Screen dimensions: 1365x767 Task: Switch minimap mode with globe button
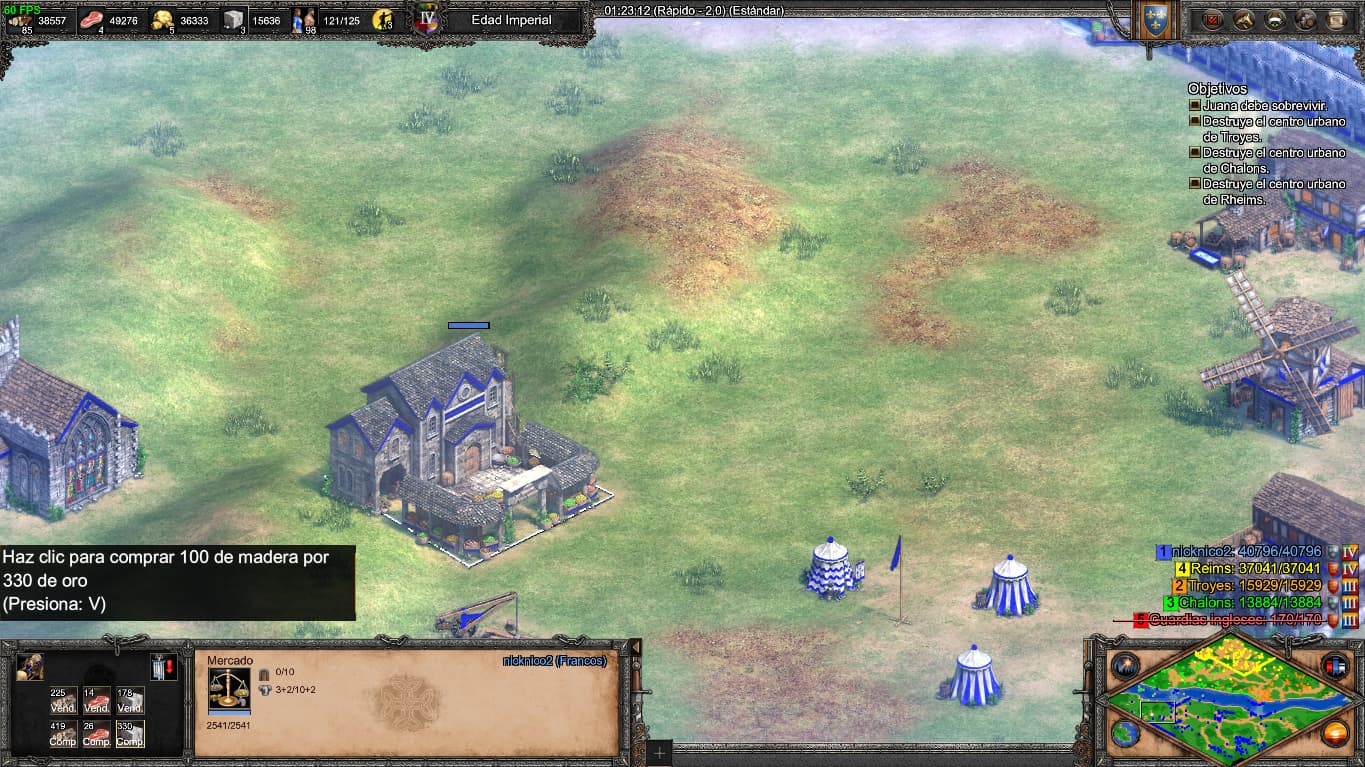click(1126, 733)
